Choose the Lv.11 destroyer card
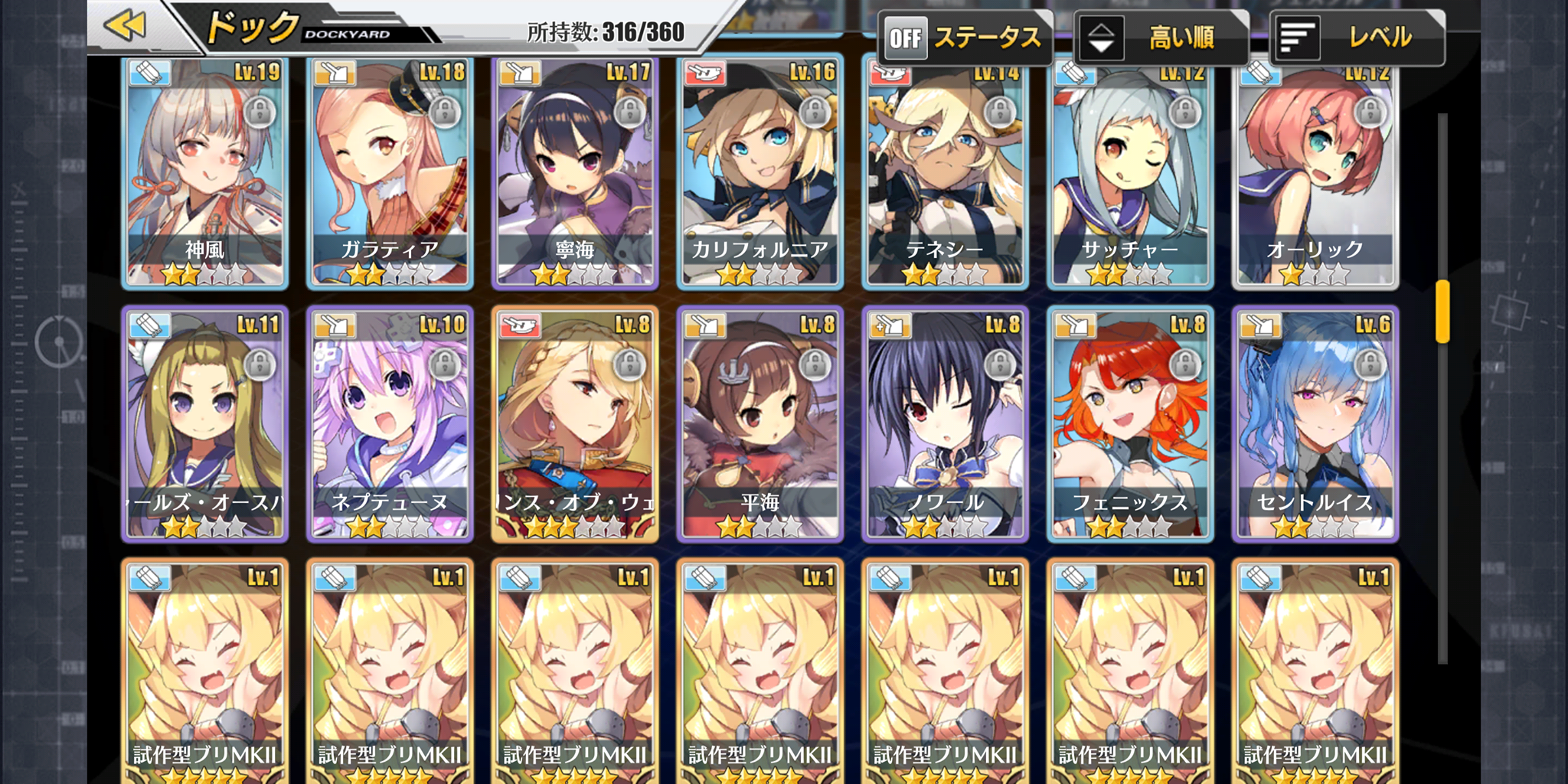 205,425
